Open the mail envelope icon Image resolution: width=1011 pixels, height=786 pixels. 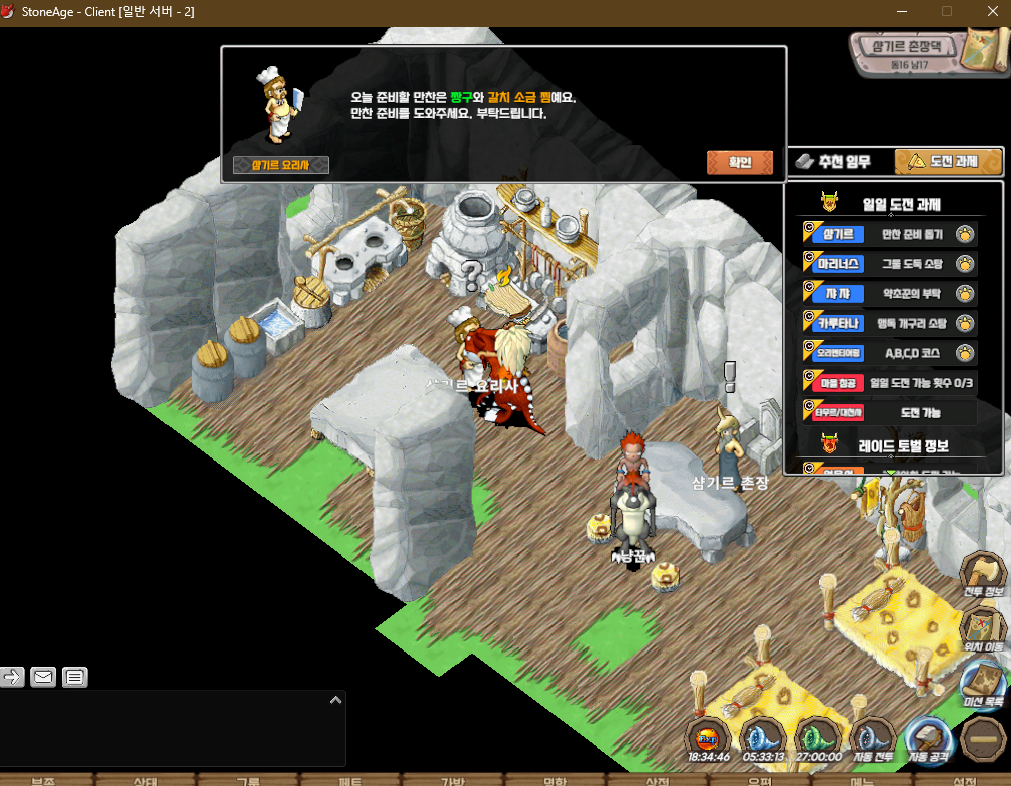[43, 677]
